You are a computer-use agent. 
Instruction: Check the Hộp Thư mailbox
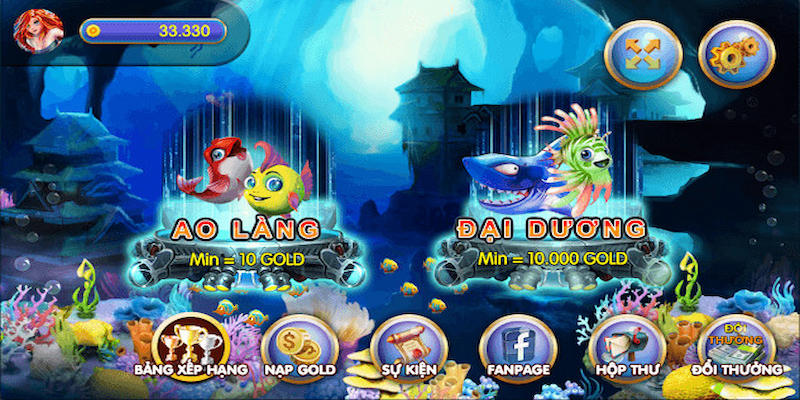(x=623, y=346)
